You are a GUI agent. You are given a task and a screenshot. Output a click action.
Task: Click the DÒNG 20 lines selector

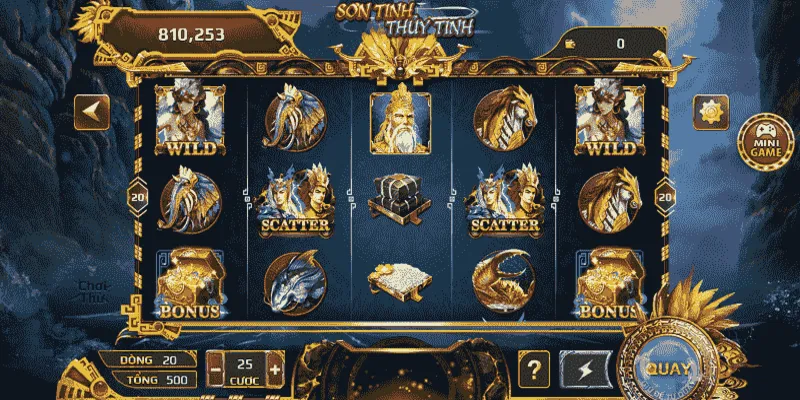[152, 360]
